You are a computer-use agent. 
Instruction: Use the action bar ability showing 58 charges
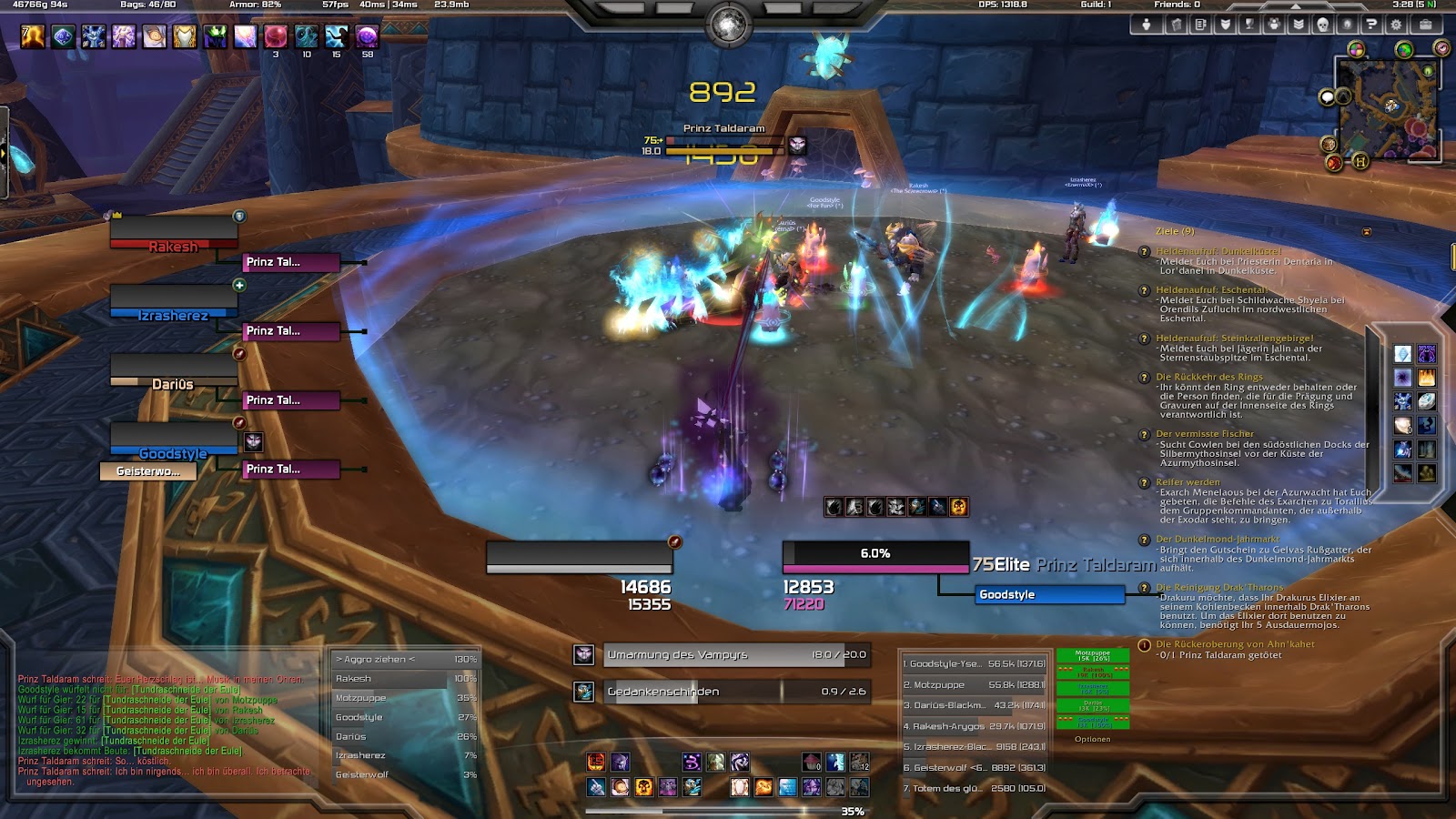(369, 38)
